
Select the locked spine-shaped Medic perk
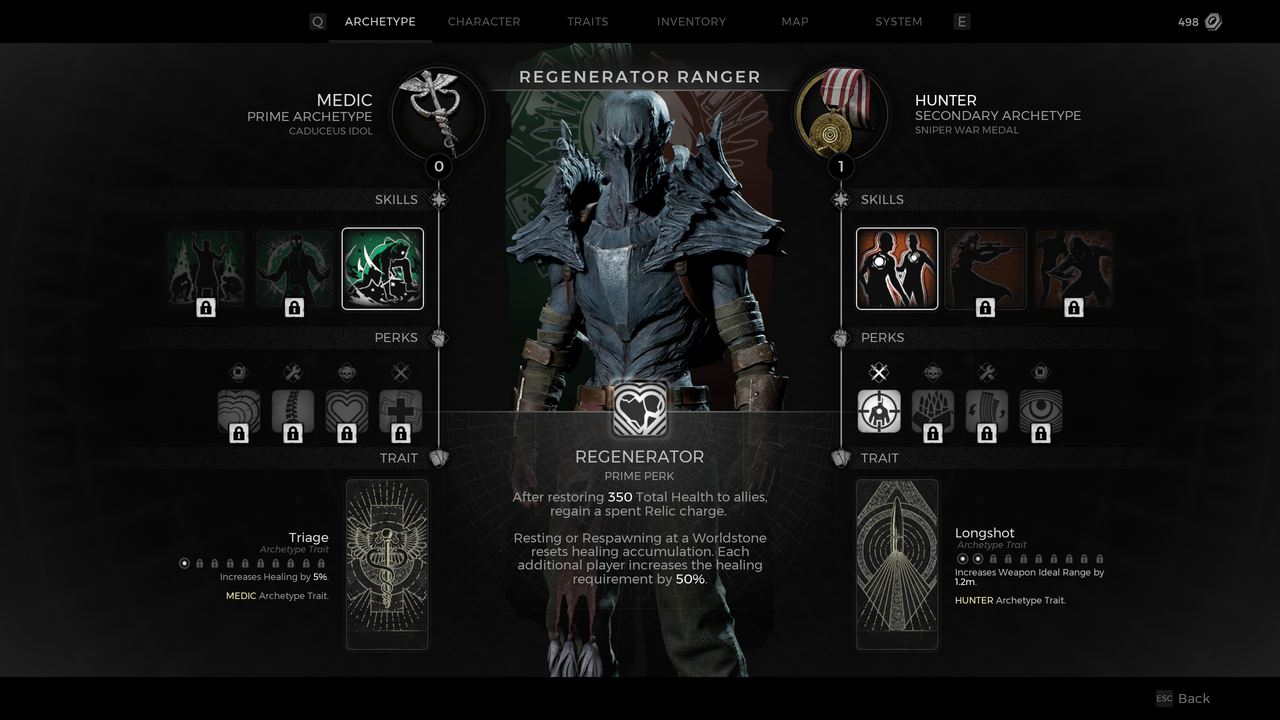(293, 411)
